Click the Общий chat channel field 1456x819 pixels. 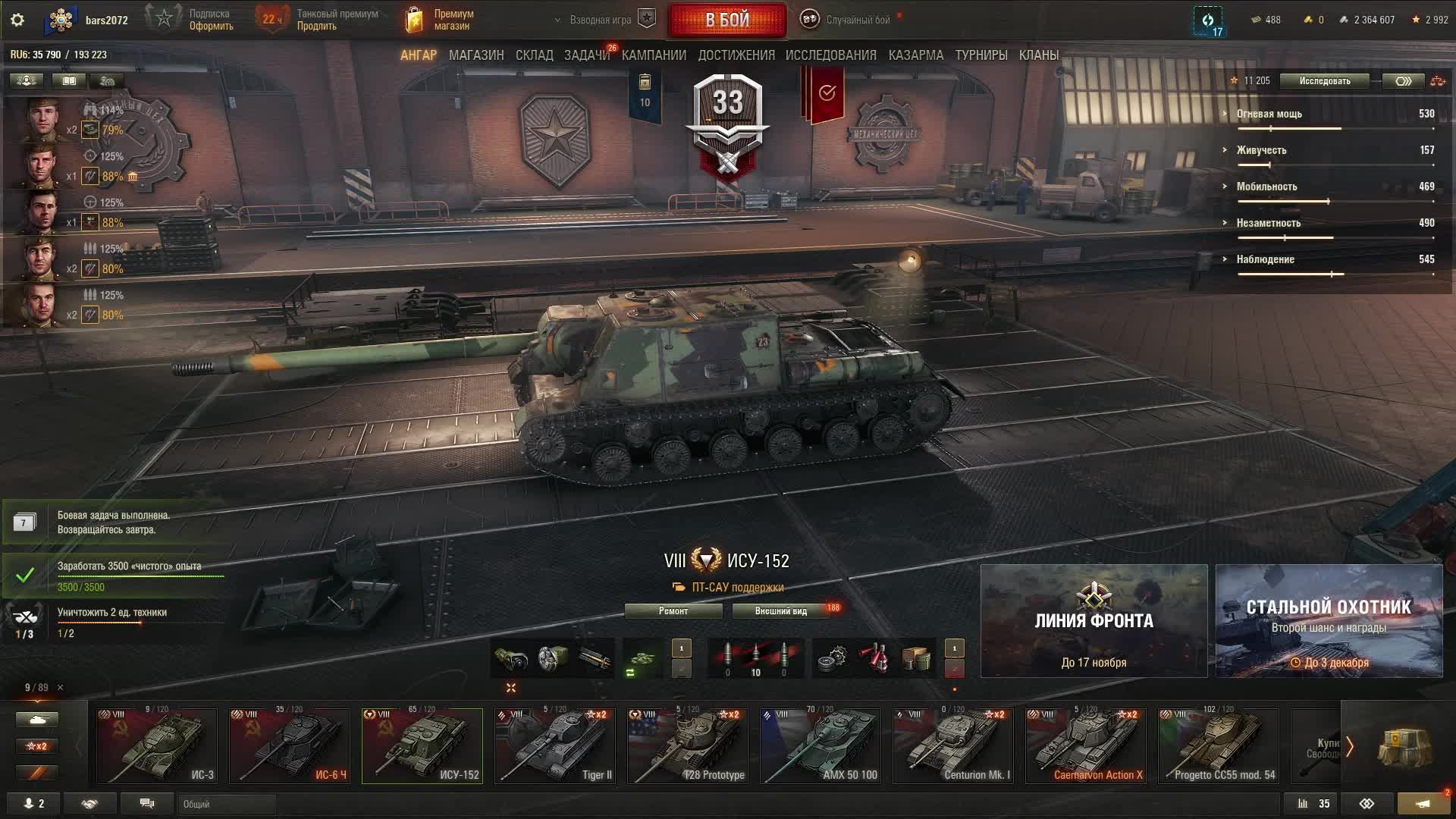[x=226, y=804]
